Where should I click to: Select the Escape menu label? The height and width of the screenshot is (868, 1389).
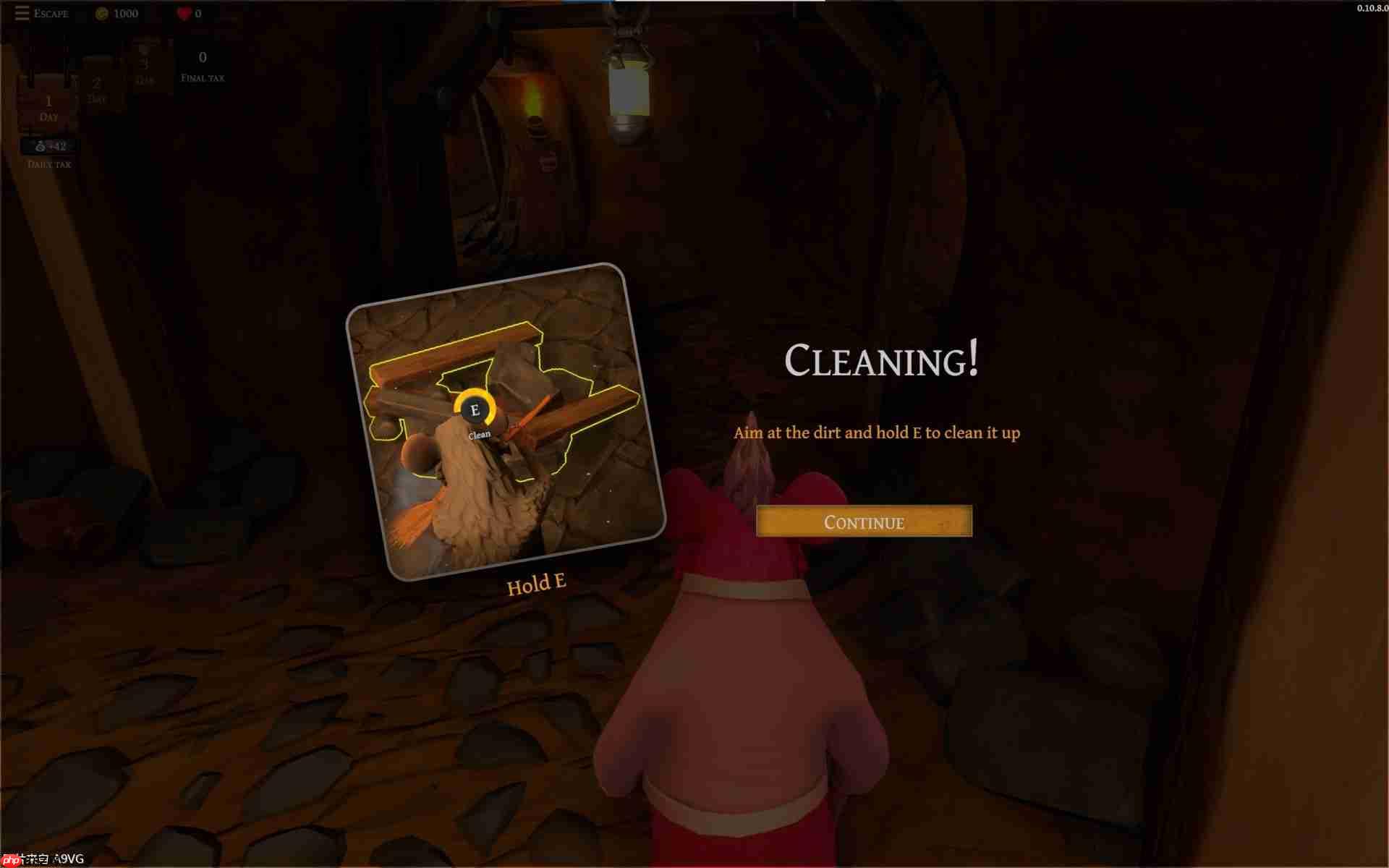click(51, 13)
